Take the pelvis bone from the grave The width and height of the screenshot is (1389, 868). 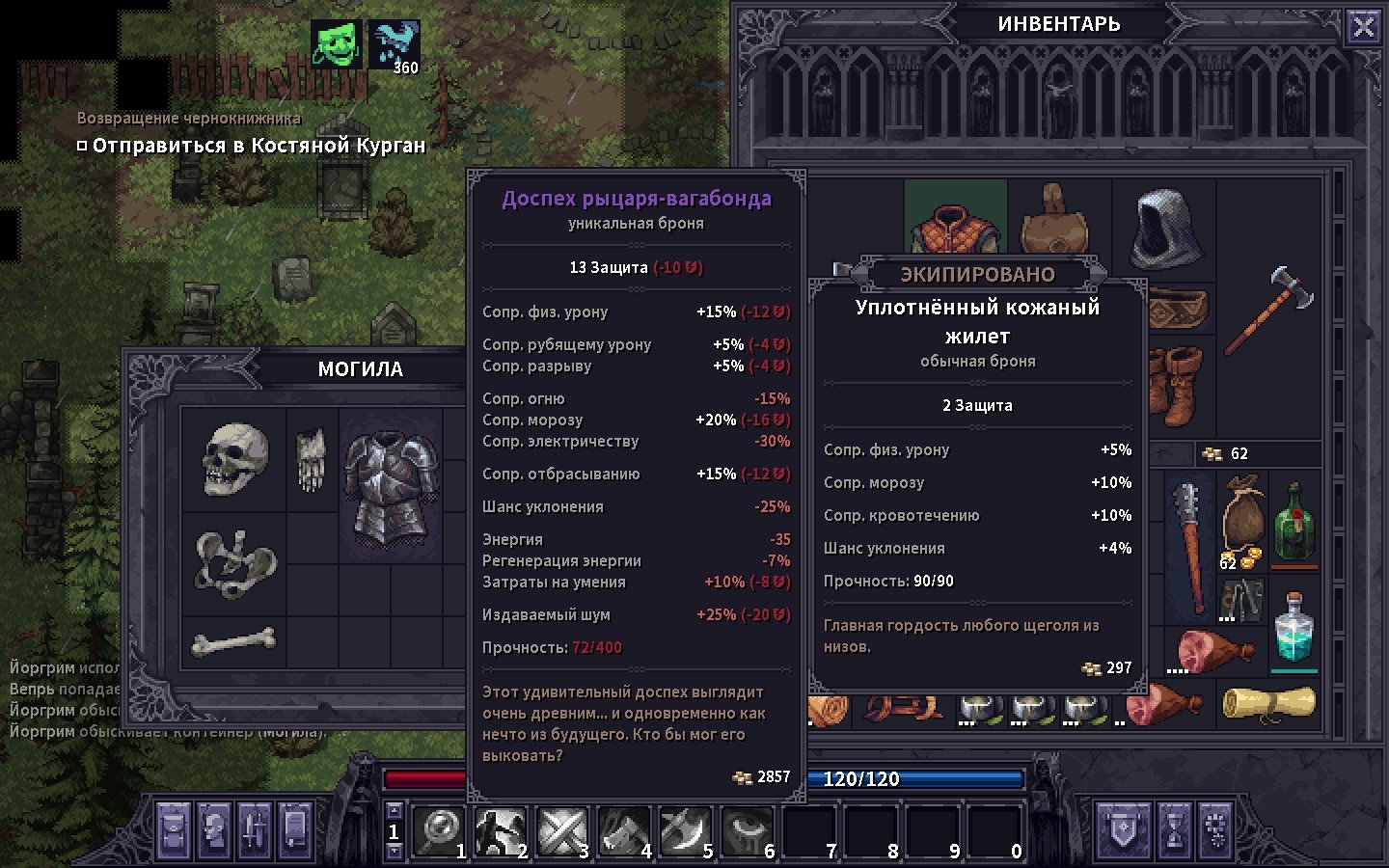[234, 563]
